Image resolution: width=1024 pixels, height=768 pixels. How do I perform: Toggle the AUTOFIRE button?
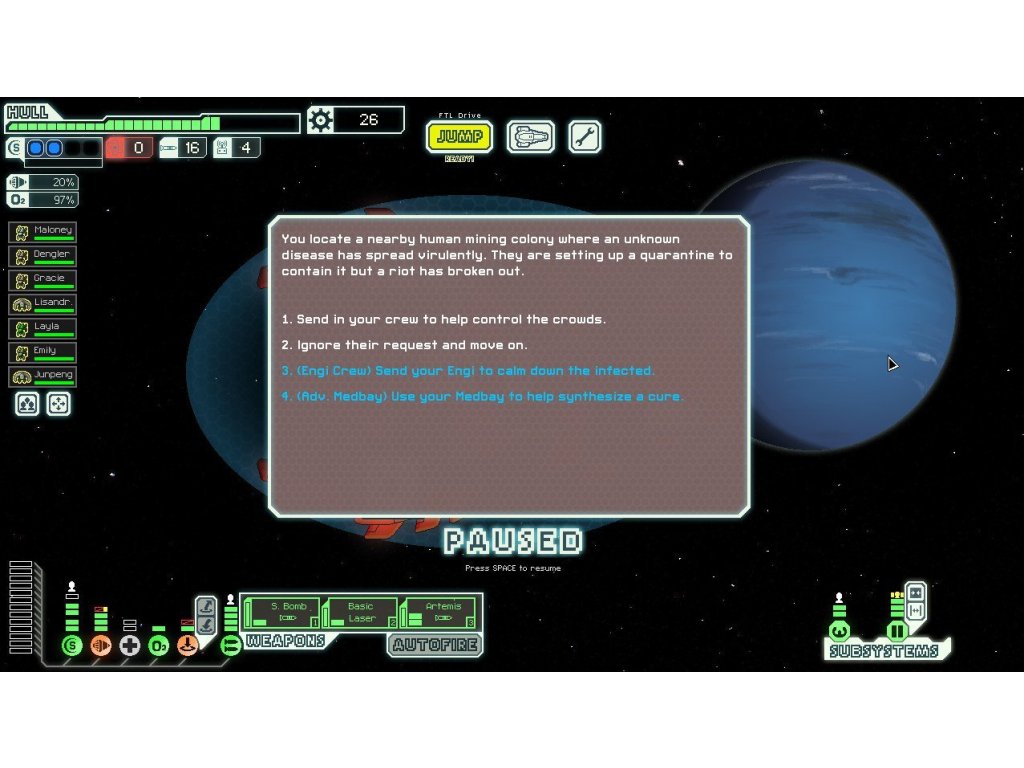(435, 645)
